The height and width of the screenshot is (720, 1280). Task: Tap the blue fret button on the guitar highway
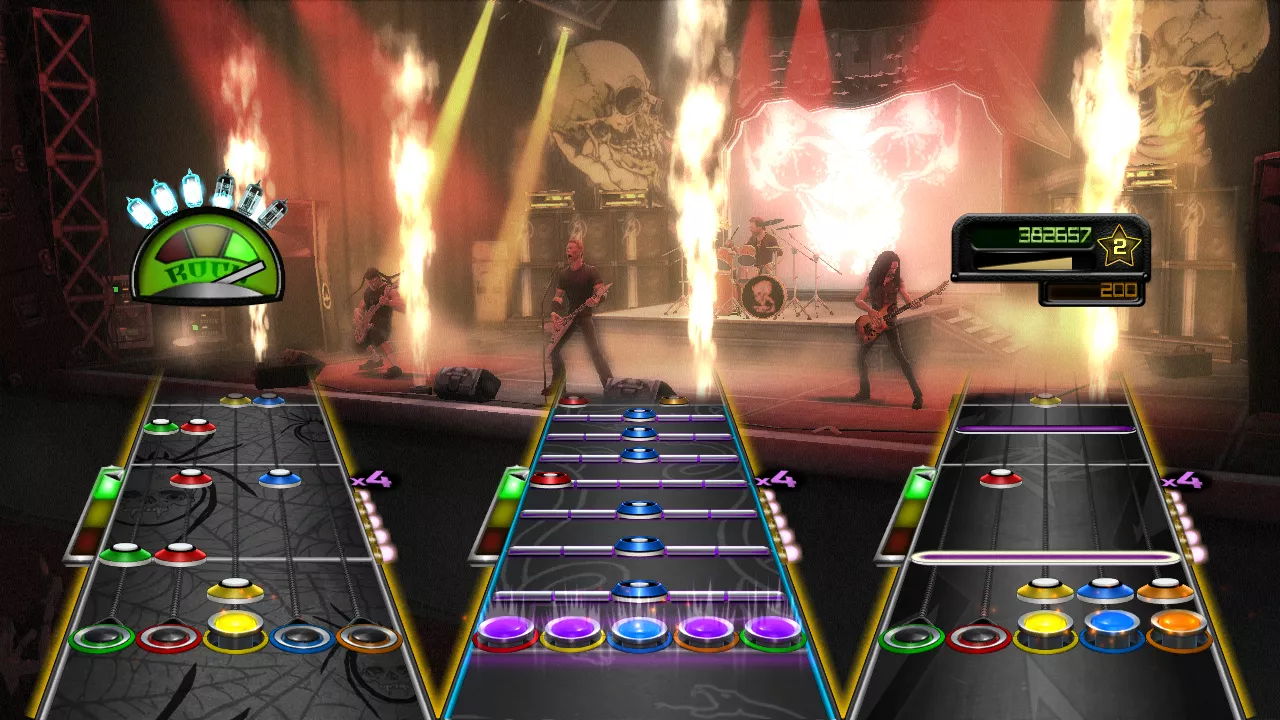pyautogui.click(x=302, y=637)
